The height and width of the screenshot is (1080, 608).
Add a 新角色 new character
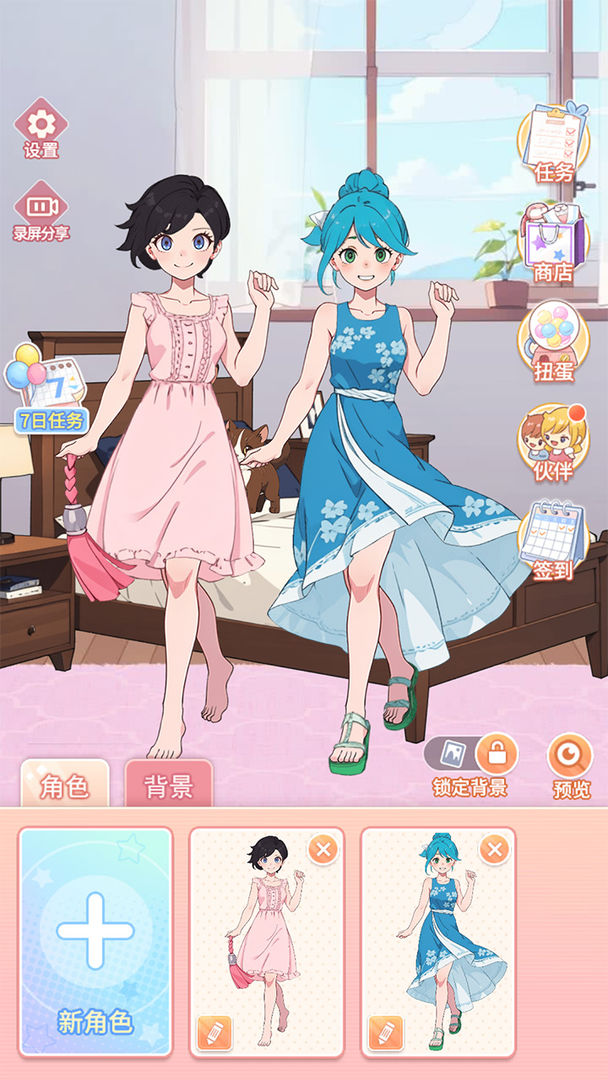(x=95, y=941)
